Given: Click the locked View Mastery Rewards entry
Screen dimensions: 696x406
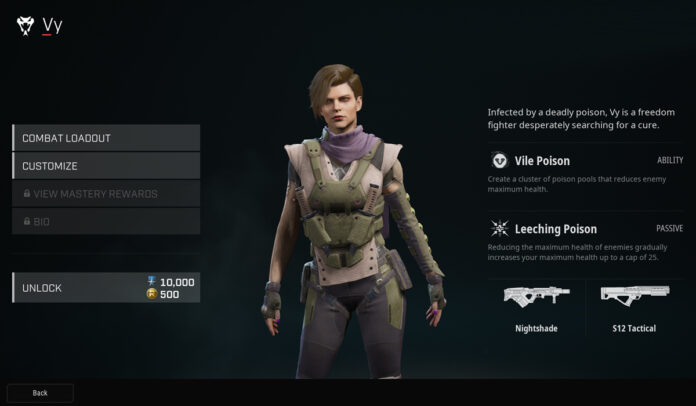Looking at the screenshot, I should (106, 193).
